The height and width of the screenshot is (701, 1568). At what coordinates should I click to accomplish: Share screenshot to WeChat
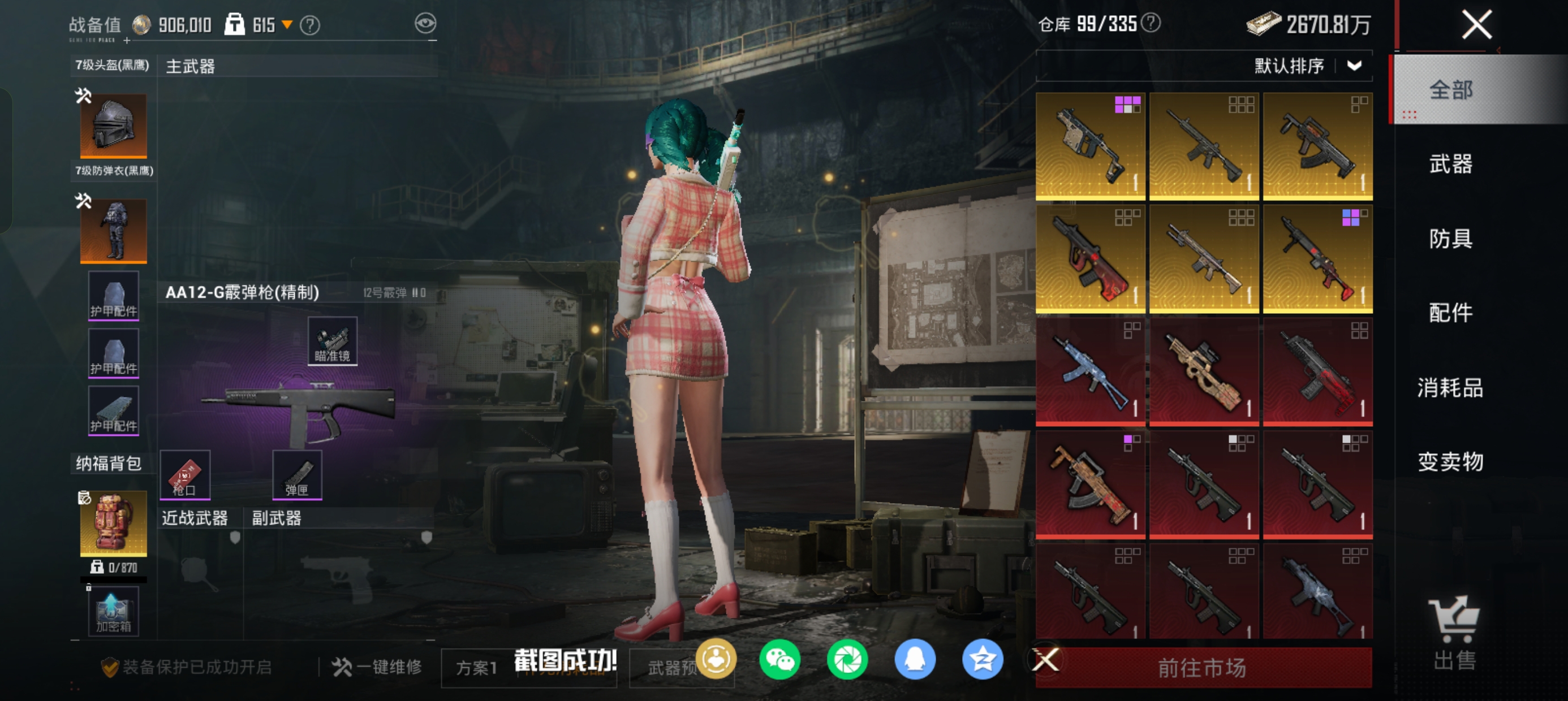coord(779,660)
